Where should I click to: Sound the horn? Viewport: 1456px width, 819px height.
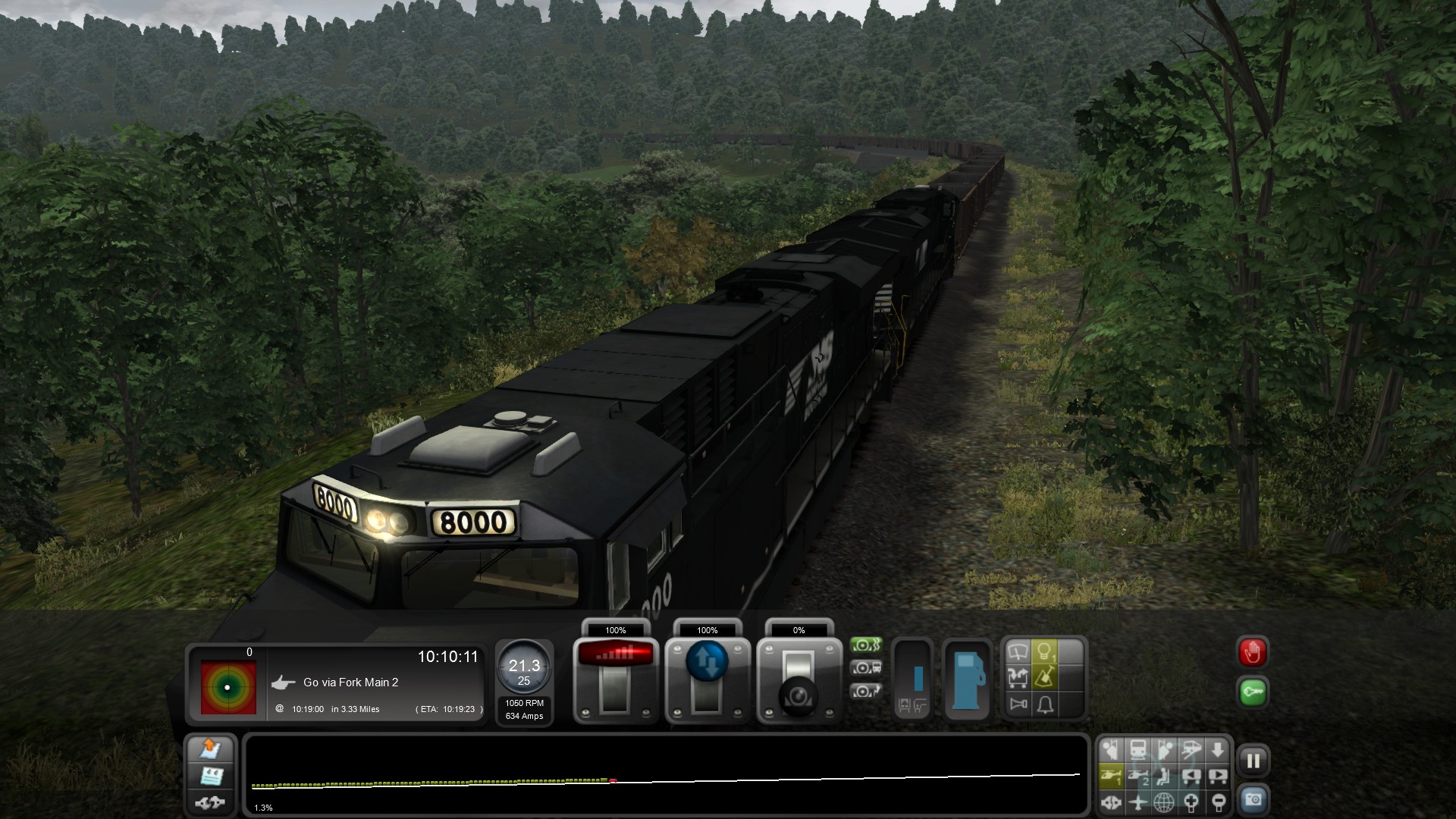pos(1018,704)
